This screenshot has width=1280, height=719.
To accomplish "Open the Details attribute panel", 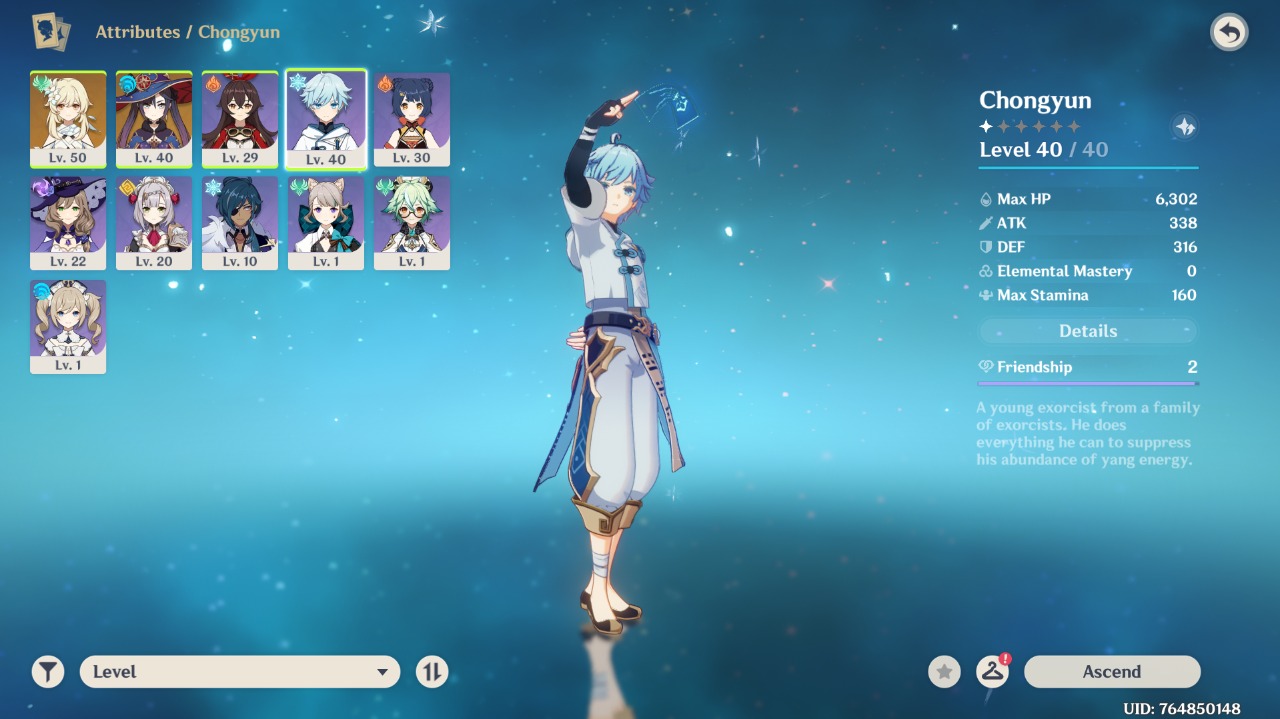I will [1087, 331].
